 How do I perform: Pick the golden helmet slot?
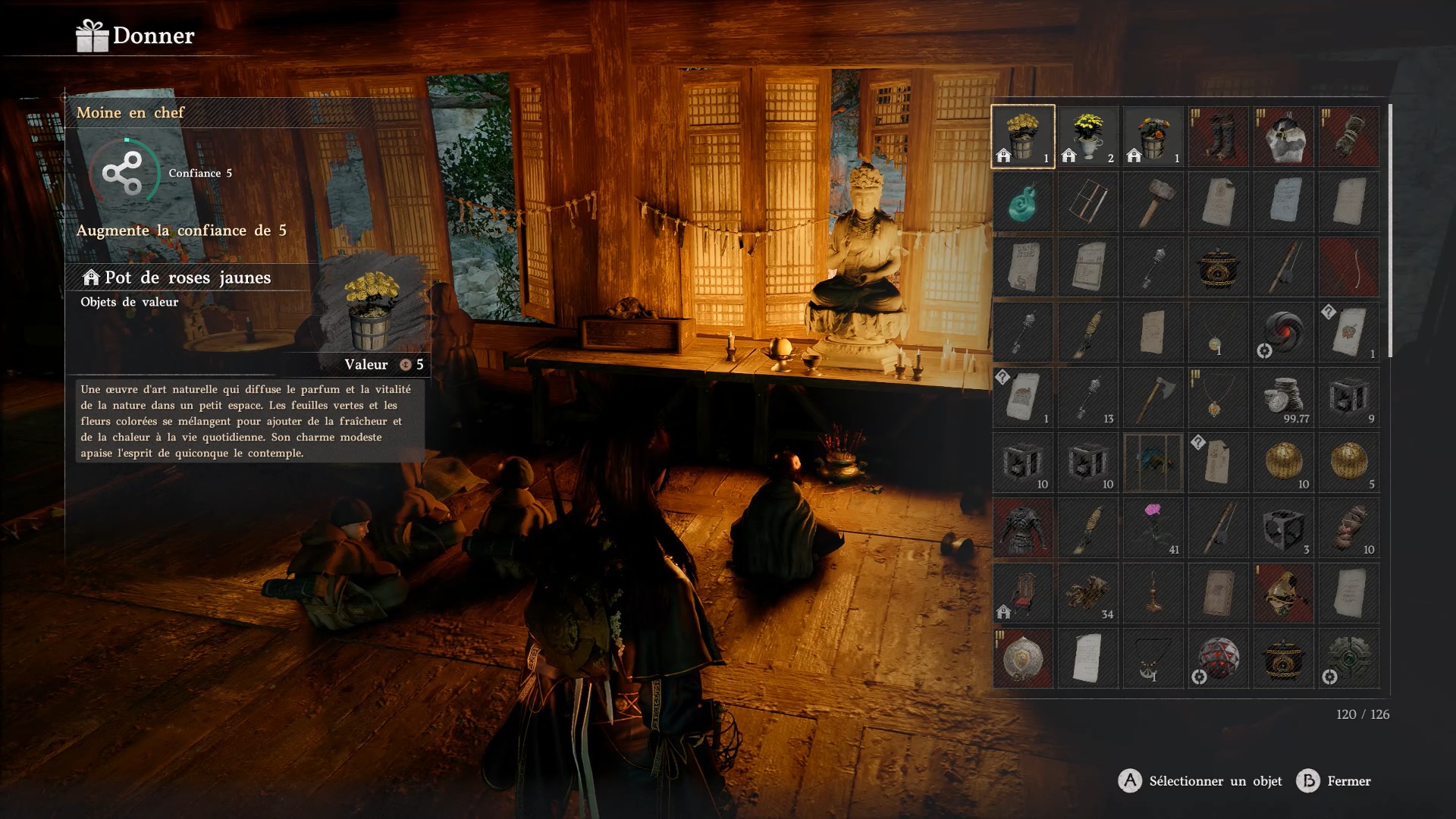click(x=1284, y=593)
